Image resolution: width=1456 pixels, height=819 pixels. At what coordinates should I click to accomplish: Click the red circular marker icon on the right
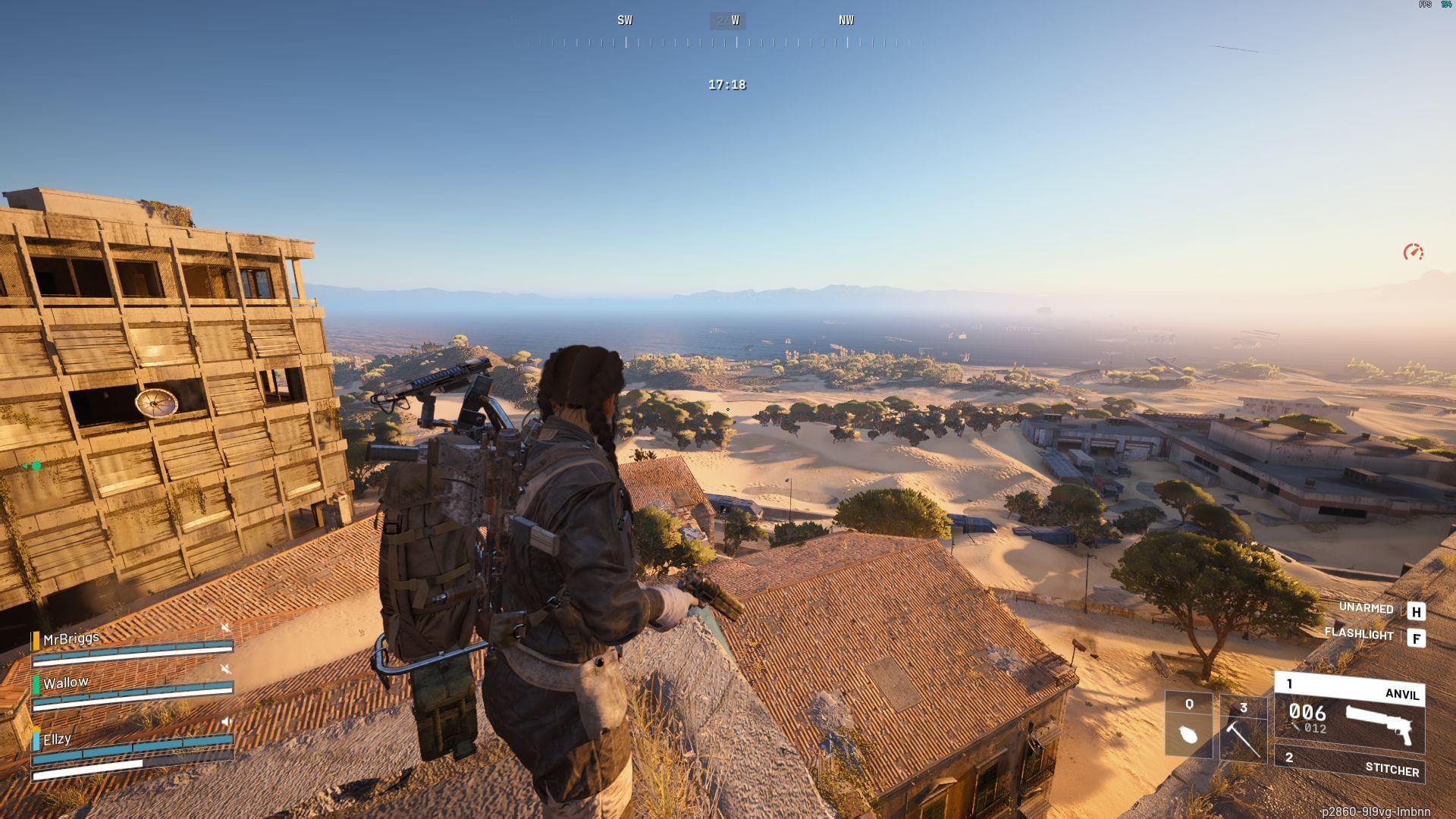1415,250
